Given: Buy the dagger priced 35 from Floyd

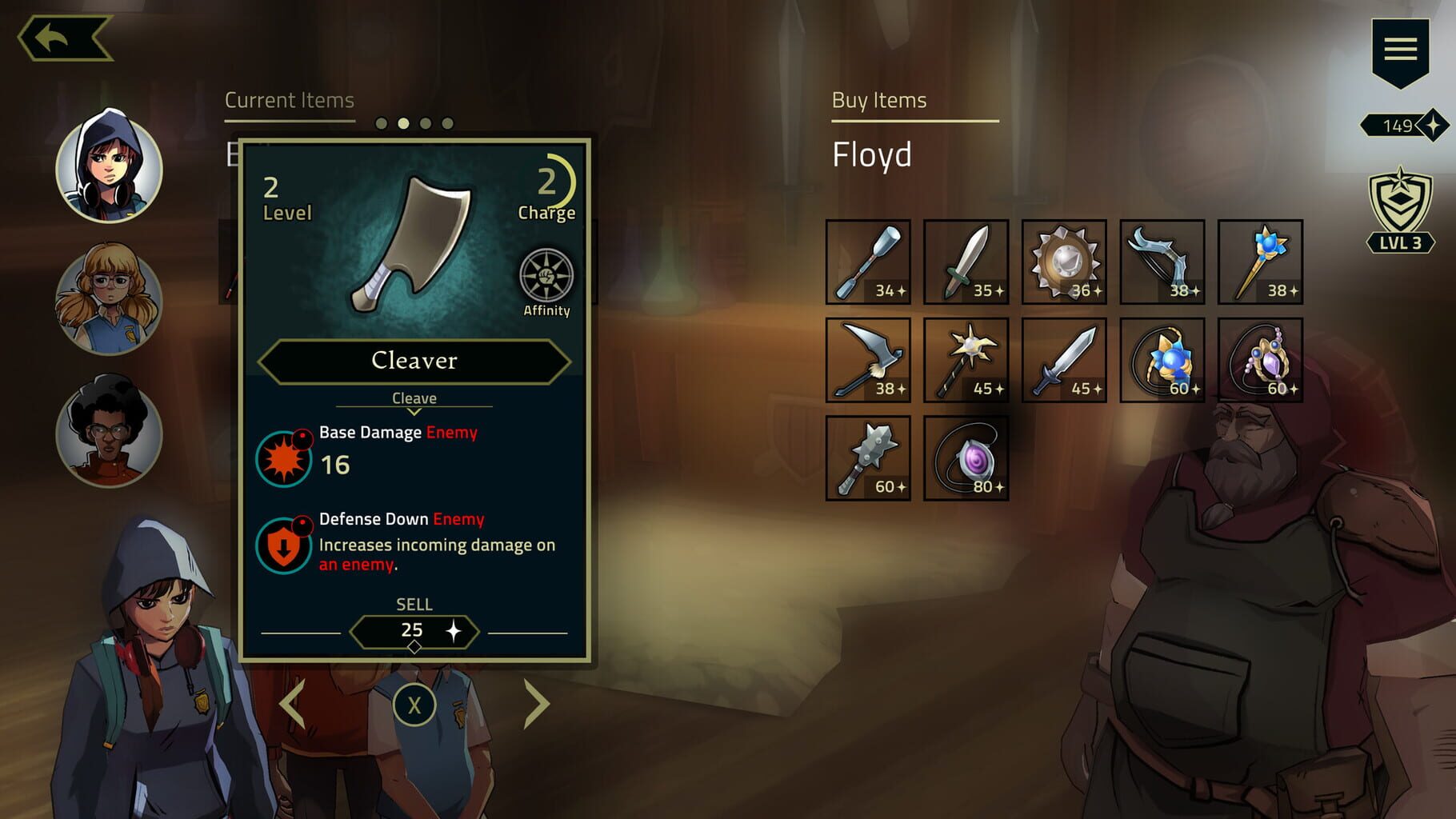Looking at the screenshot, I should coord(965,260).
